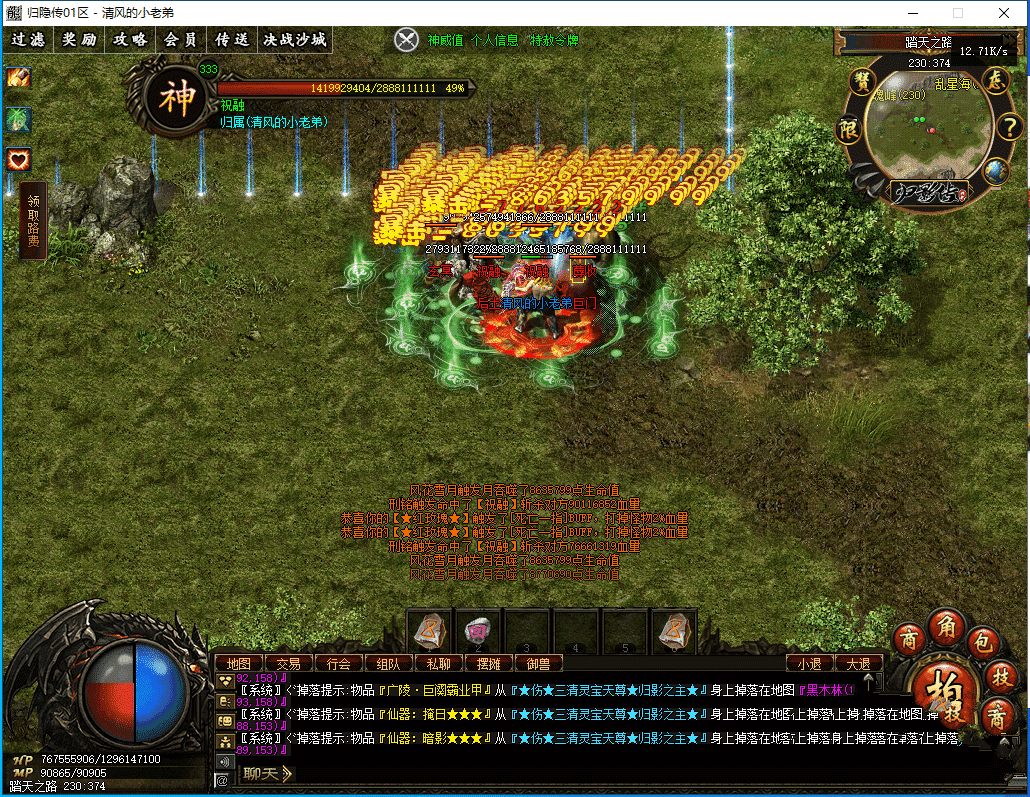Click the 地图 map tab

(238, 663)
